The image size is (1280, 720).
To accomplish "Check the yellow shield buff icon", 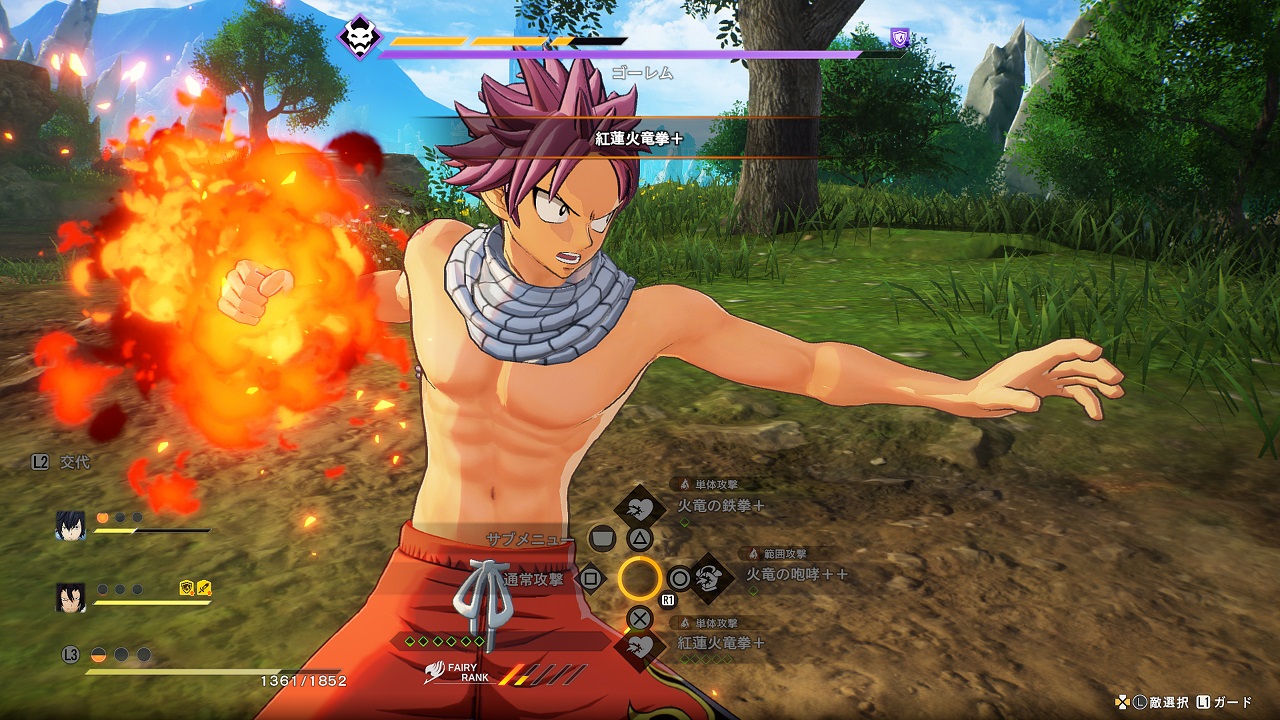I will pos(186,588).
